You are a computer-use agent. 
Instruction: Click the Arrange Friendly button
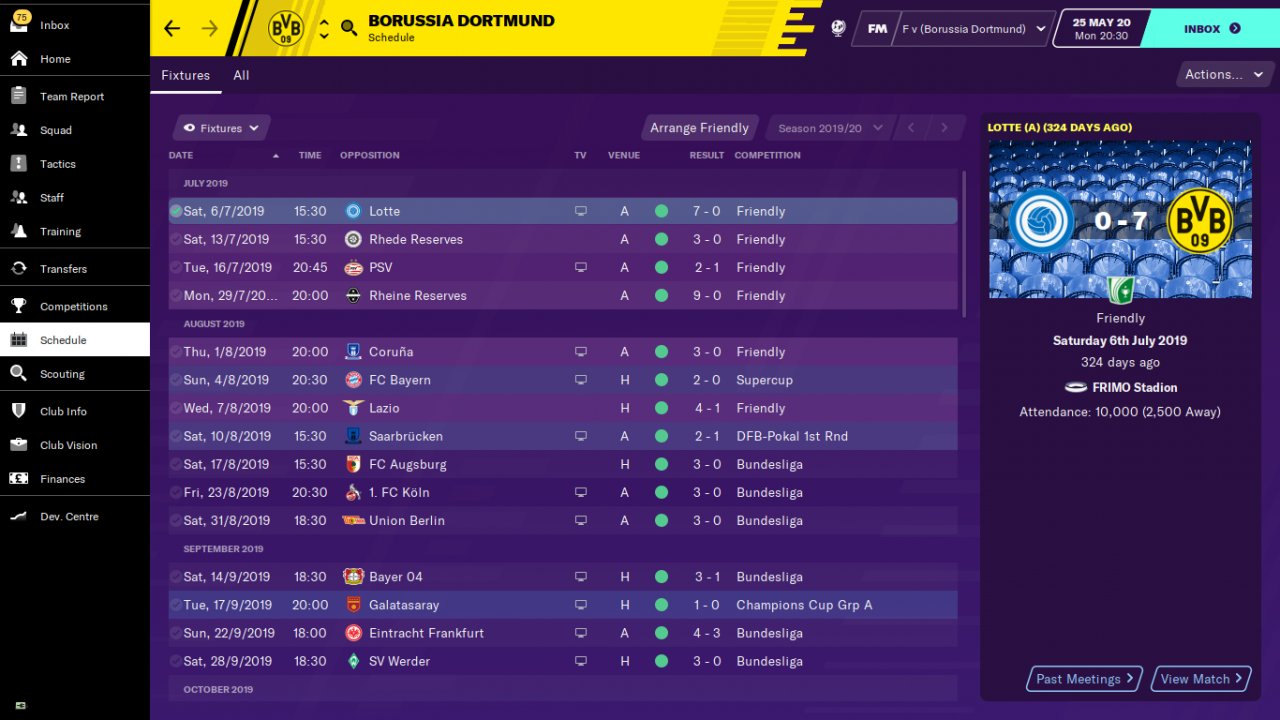699,128
